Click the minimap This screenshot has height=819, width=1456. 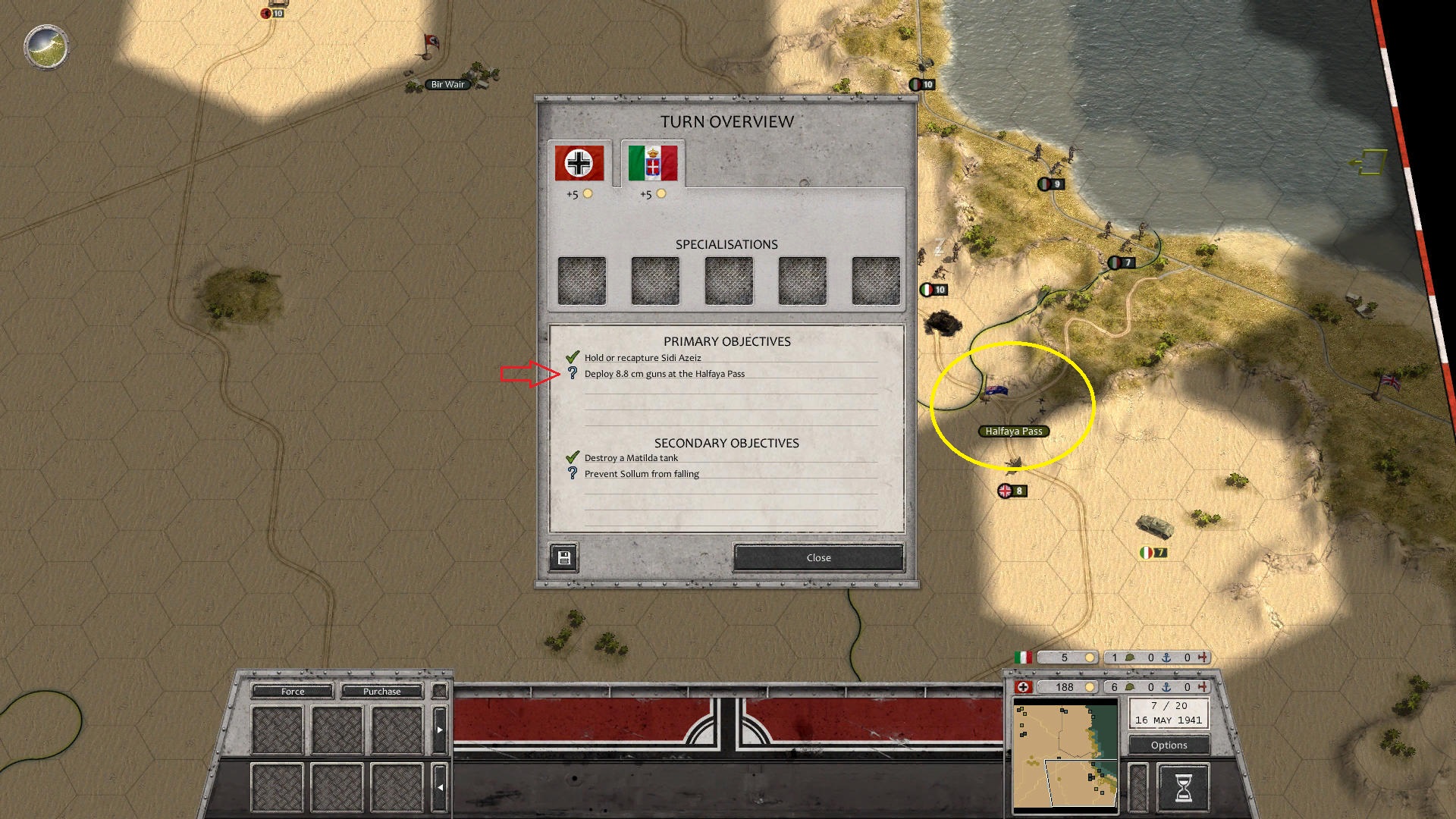click(x=1065, y=756)
